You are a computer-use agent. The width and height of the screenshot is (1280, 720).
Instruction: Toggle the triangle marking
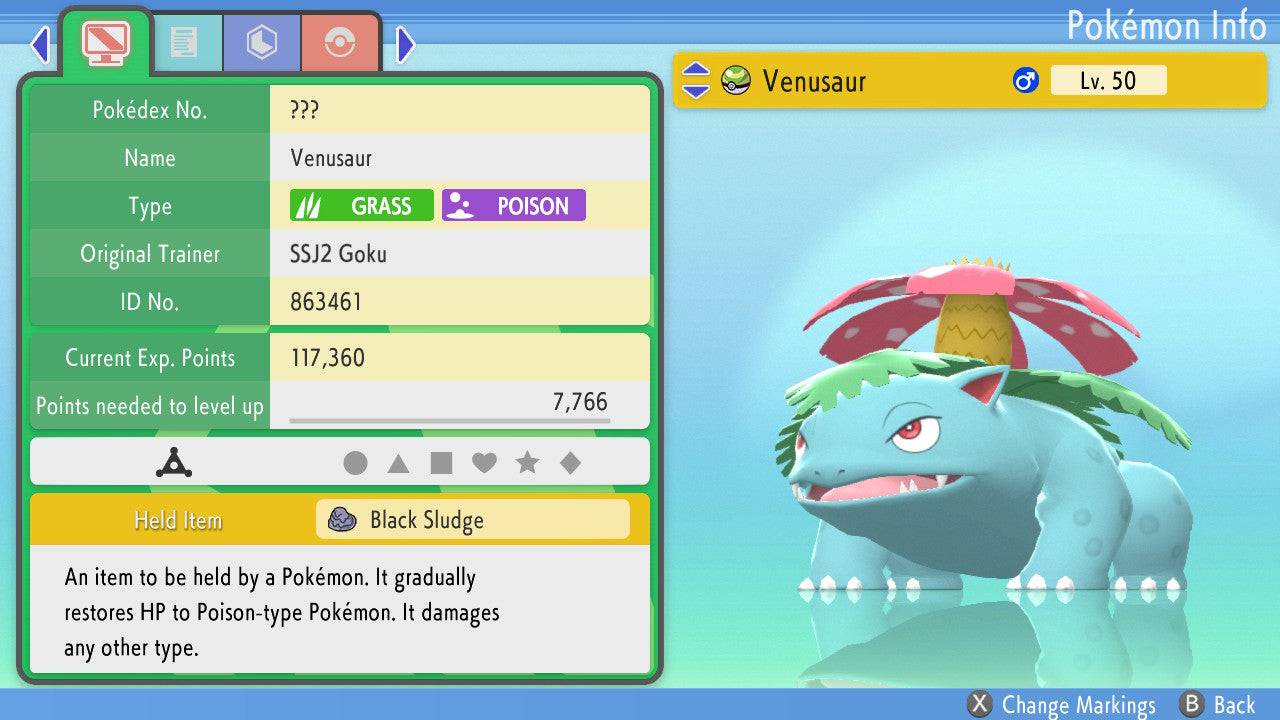[398, 463]
